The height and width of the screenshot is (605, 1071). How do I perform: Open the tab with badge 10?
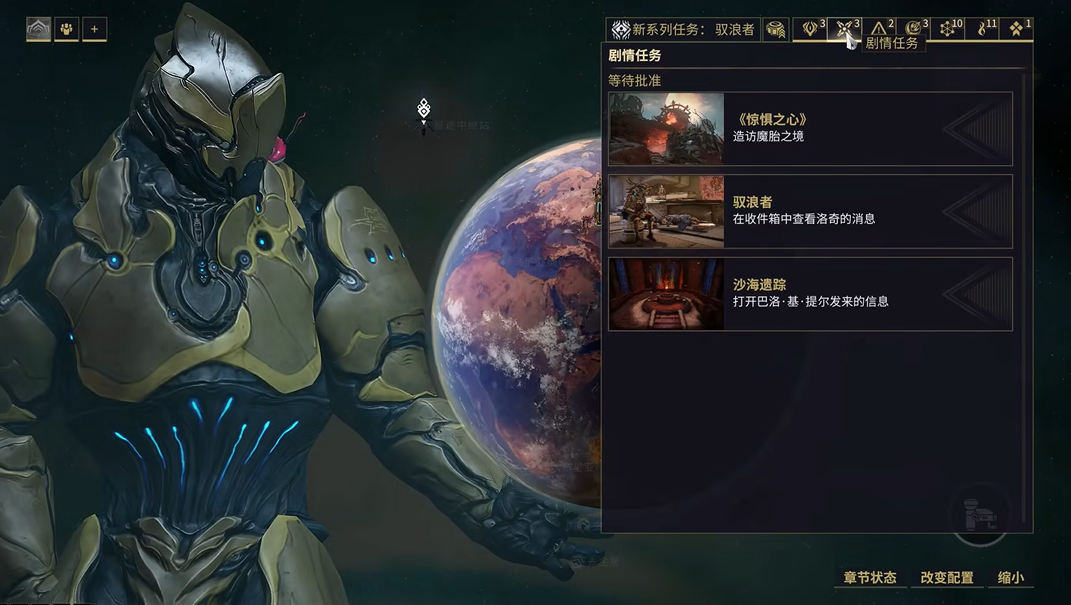[949, 29]
